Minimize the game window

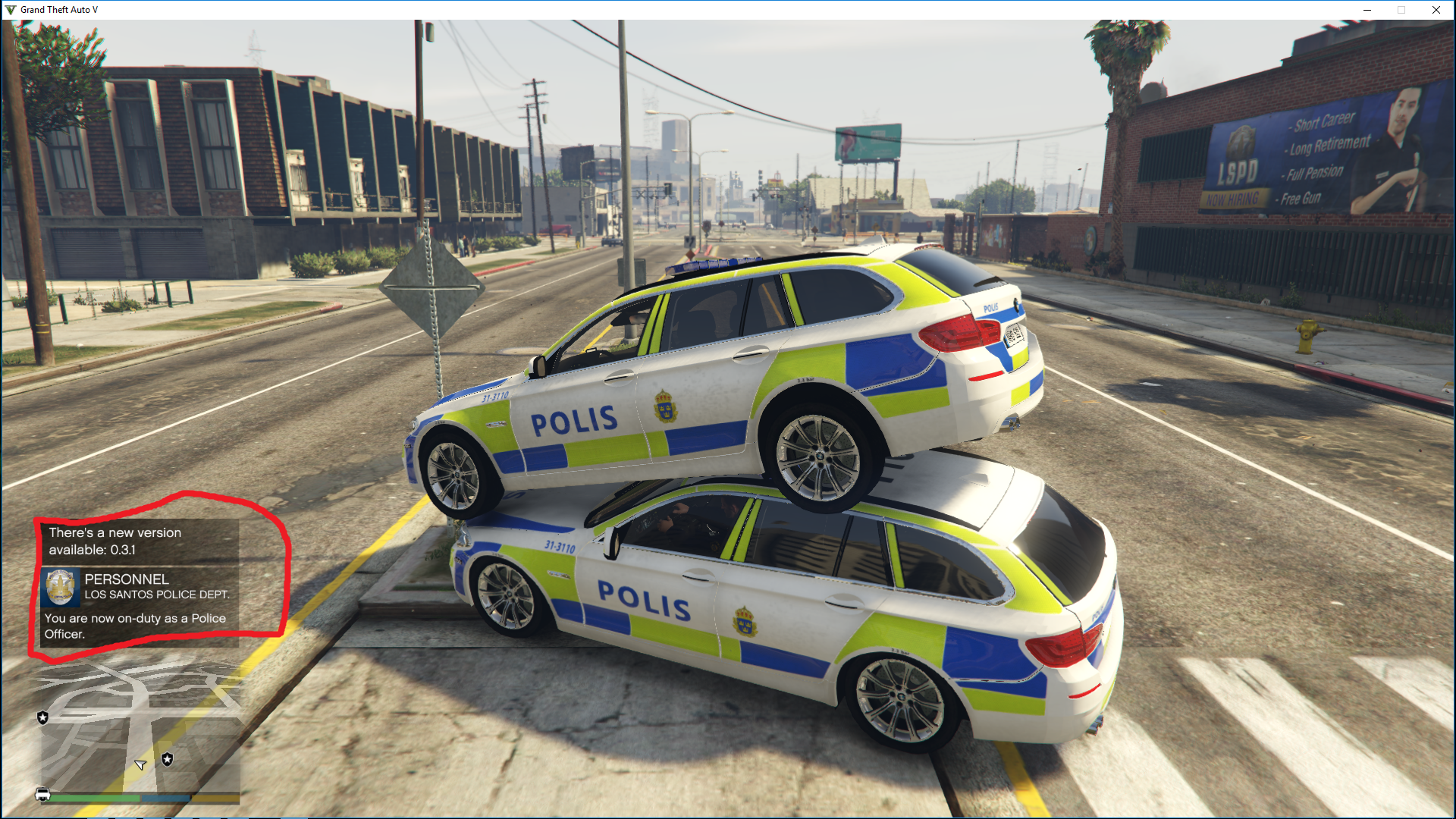click(1367, 10)
